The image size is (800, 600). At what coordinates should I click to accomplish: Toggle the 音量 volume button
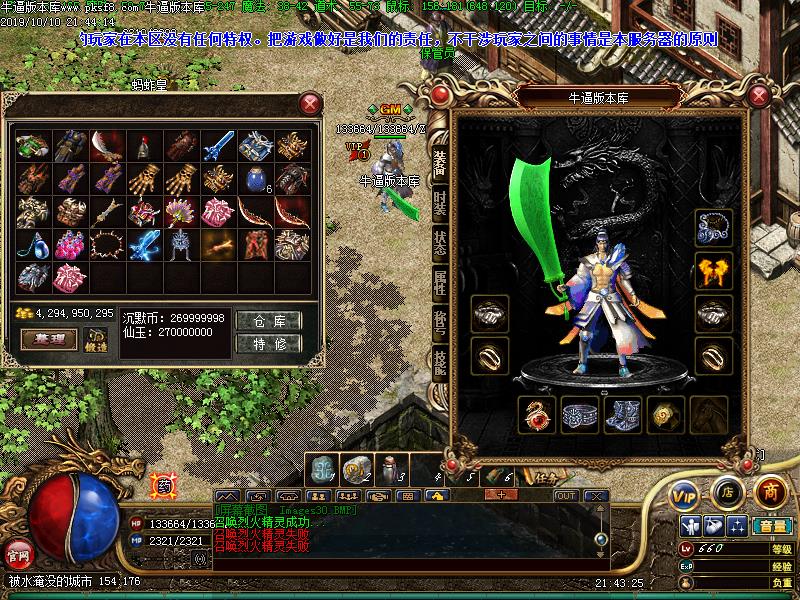(772, 526)
